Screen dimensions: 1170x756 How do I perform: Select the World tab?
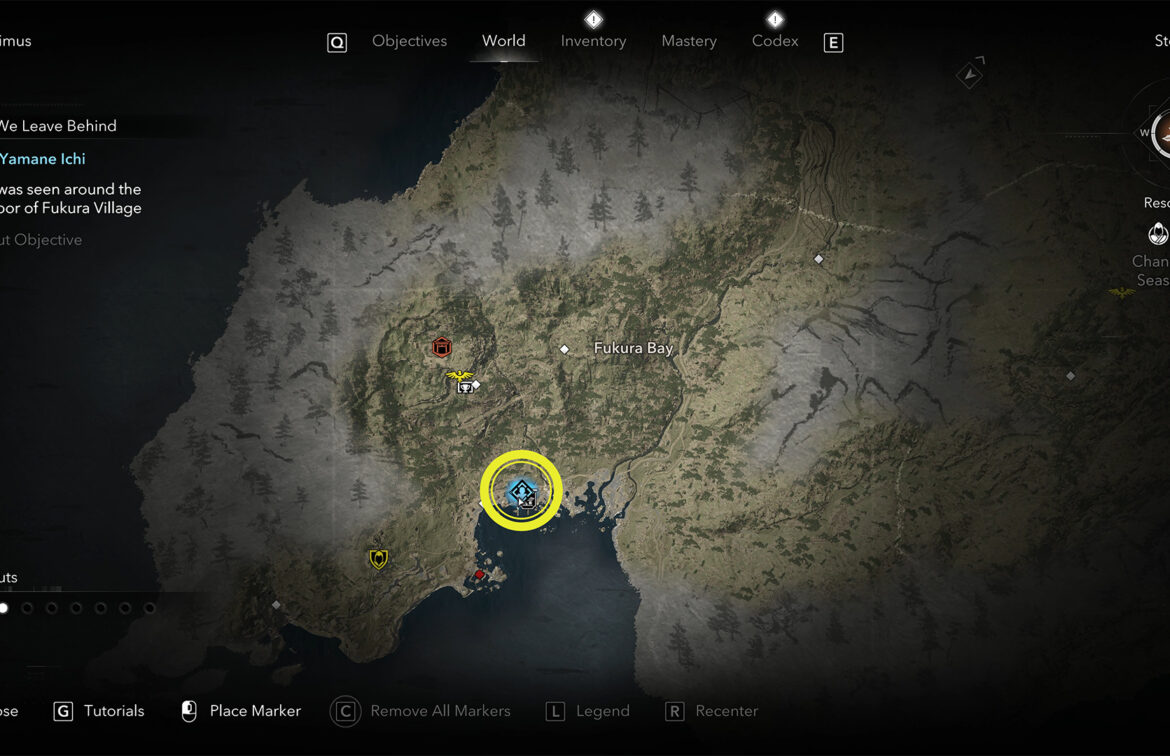point(503,41)
